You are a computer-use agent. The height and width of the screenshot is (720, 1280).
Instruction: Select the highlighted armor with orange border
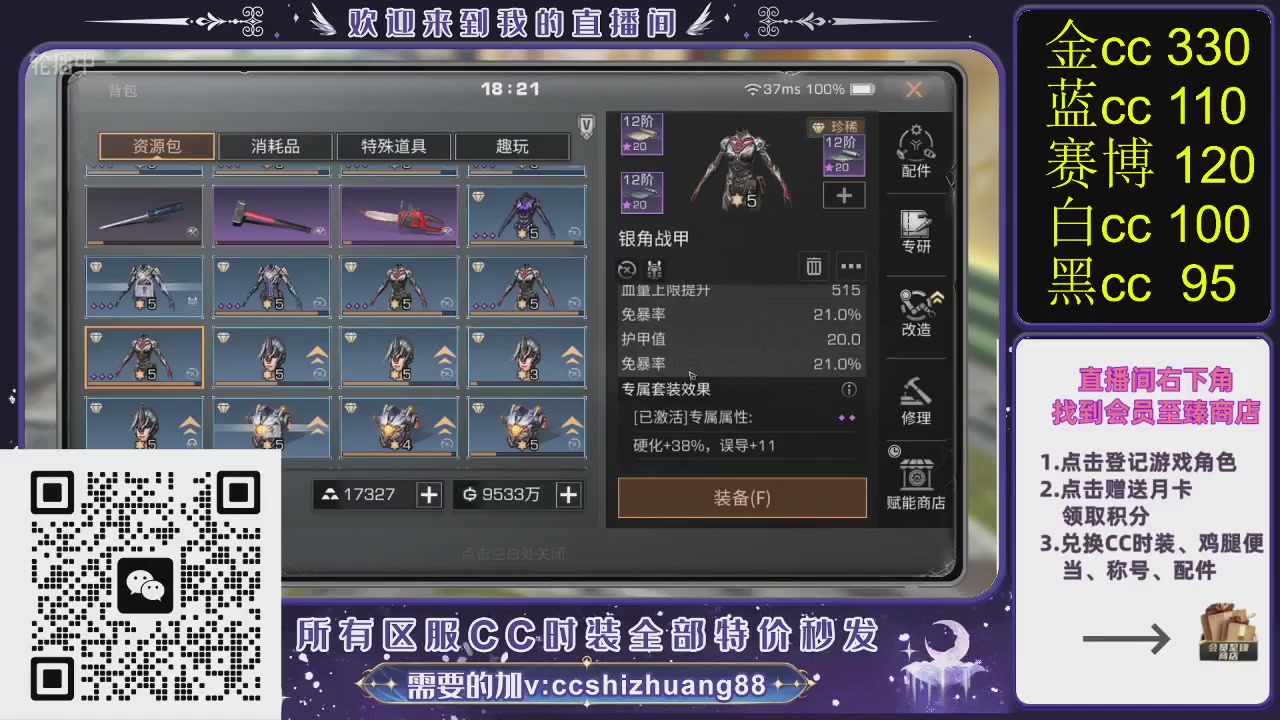pos(144,356)
